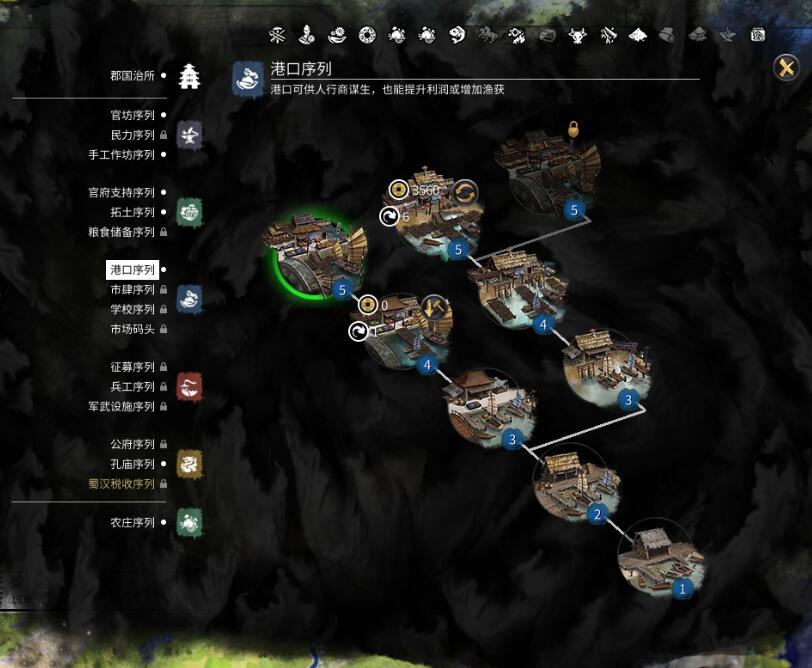This screenshot has width=812, height=668.
Task: Close the building browser panel
Action: click(786, 67)
